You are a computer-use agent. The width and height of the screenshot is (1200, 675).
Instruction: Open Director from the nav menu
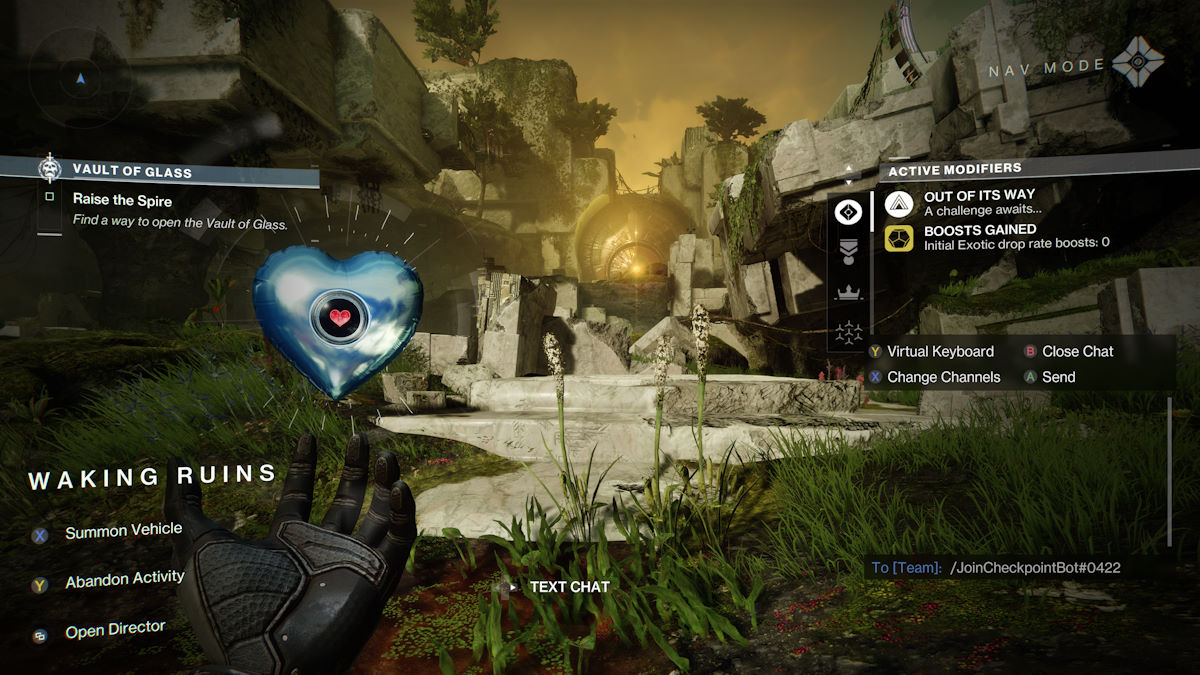(x=114, y=631)
